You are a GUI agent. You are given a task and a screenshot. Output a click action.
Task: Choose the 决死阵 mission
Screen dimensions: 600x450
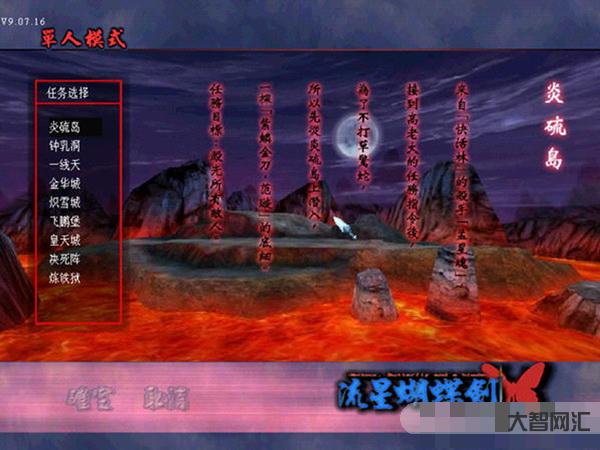pos(67,259)
